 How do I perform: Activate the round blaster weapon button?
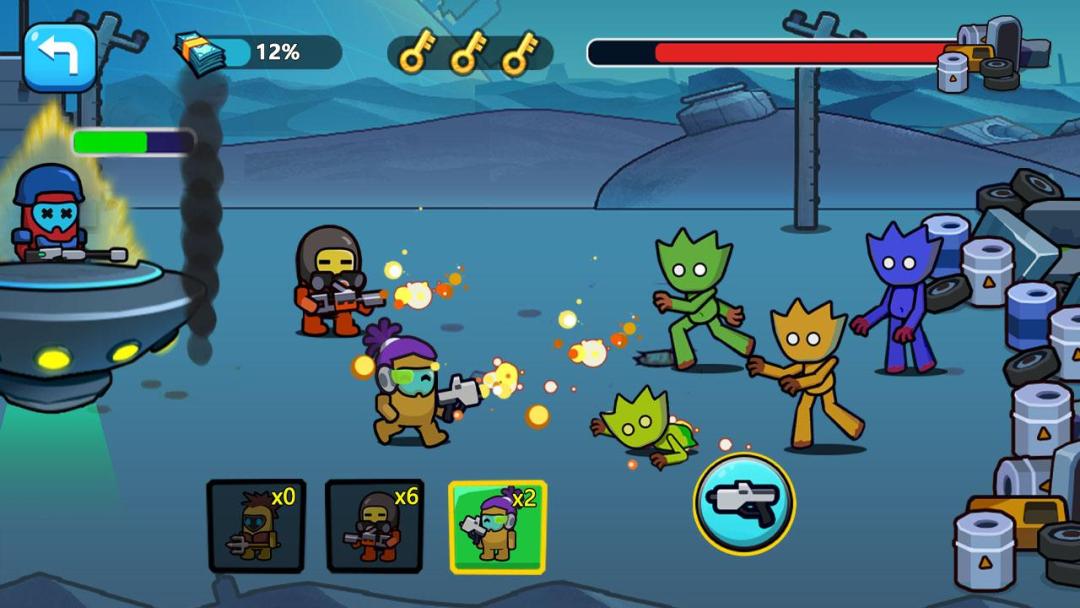pos(744,504)
